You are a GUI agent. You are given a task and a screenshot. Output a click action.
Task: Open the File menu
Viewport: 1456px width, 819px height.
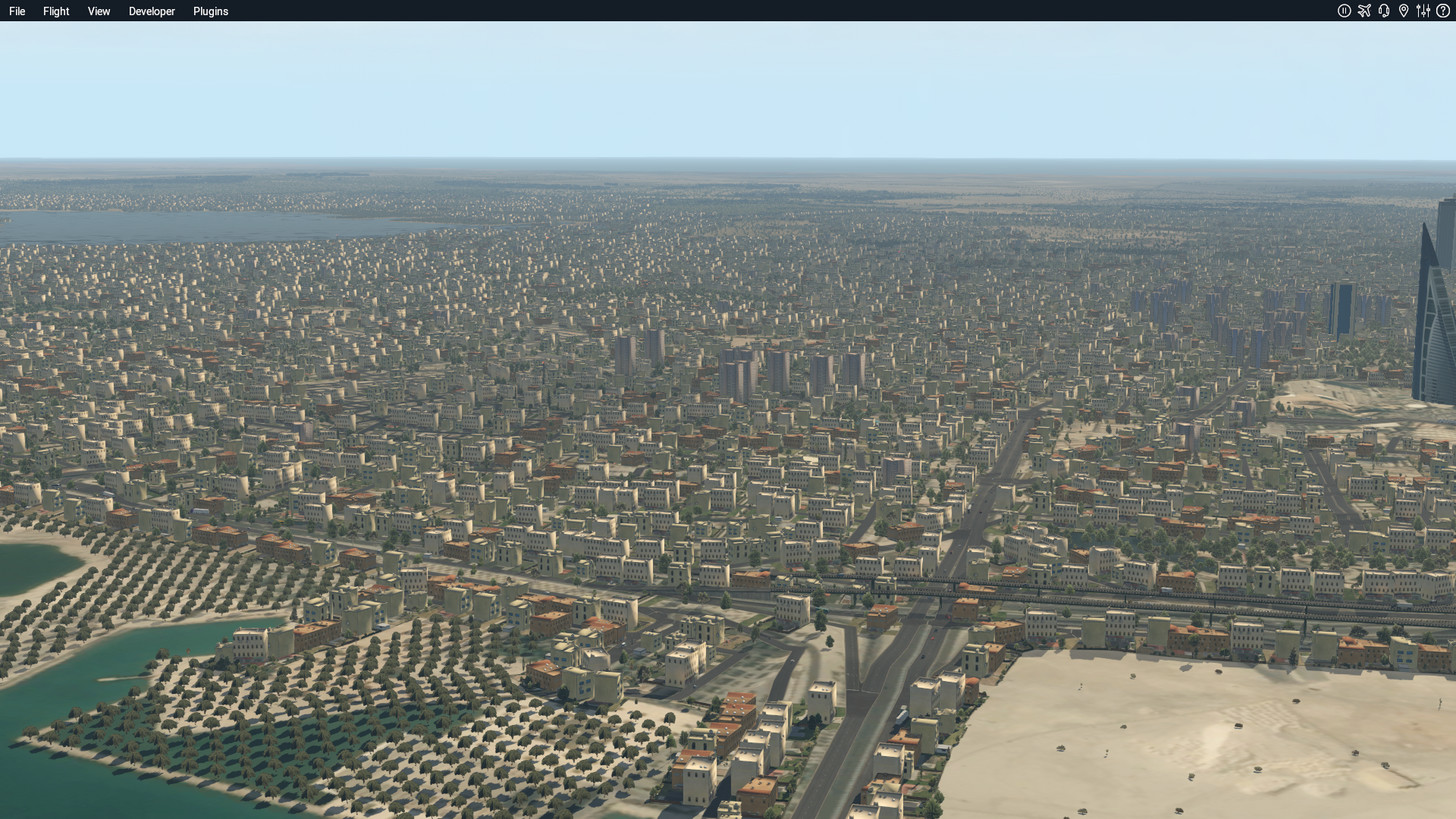[x=16, y=11]
